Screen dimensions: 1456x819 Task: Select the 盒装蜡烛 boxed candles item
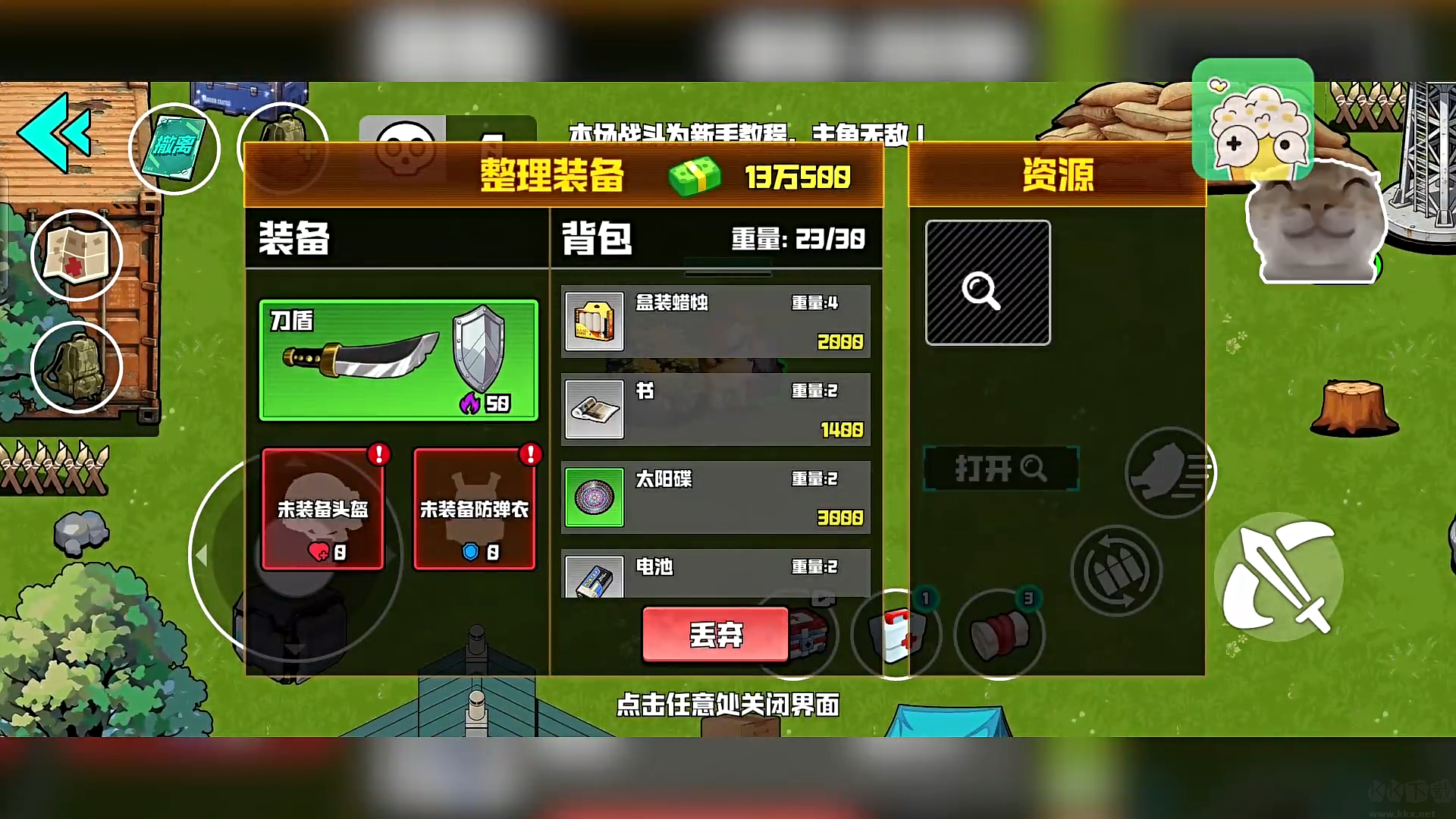point(713,322)
